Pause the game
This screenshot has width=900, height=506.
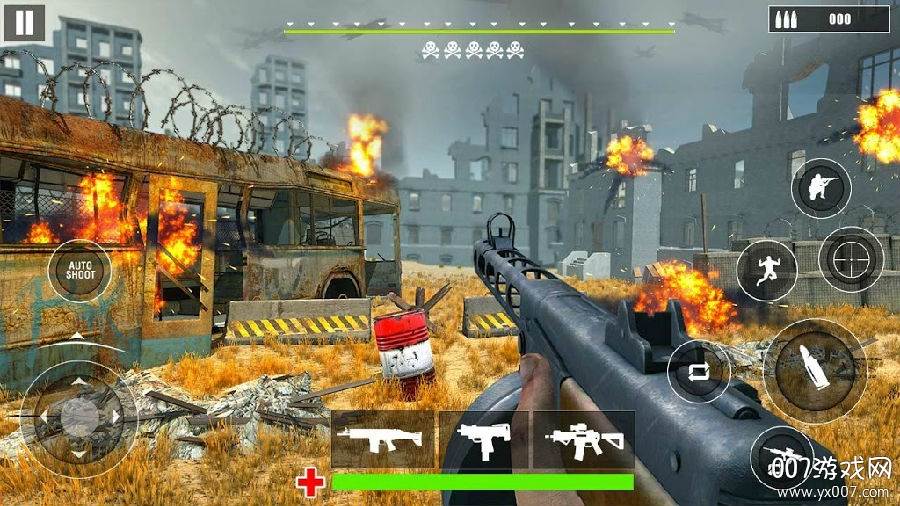click(x=25, y=22)
